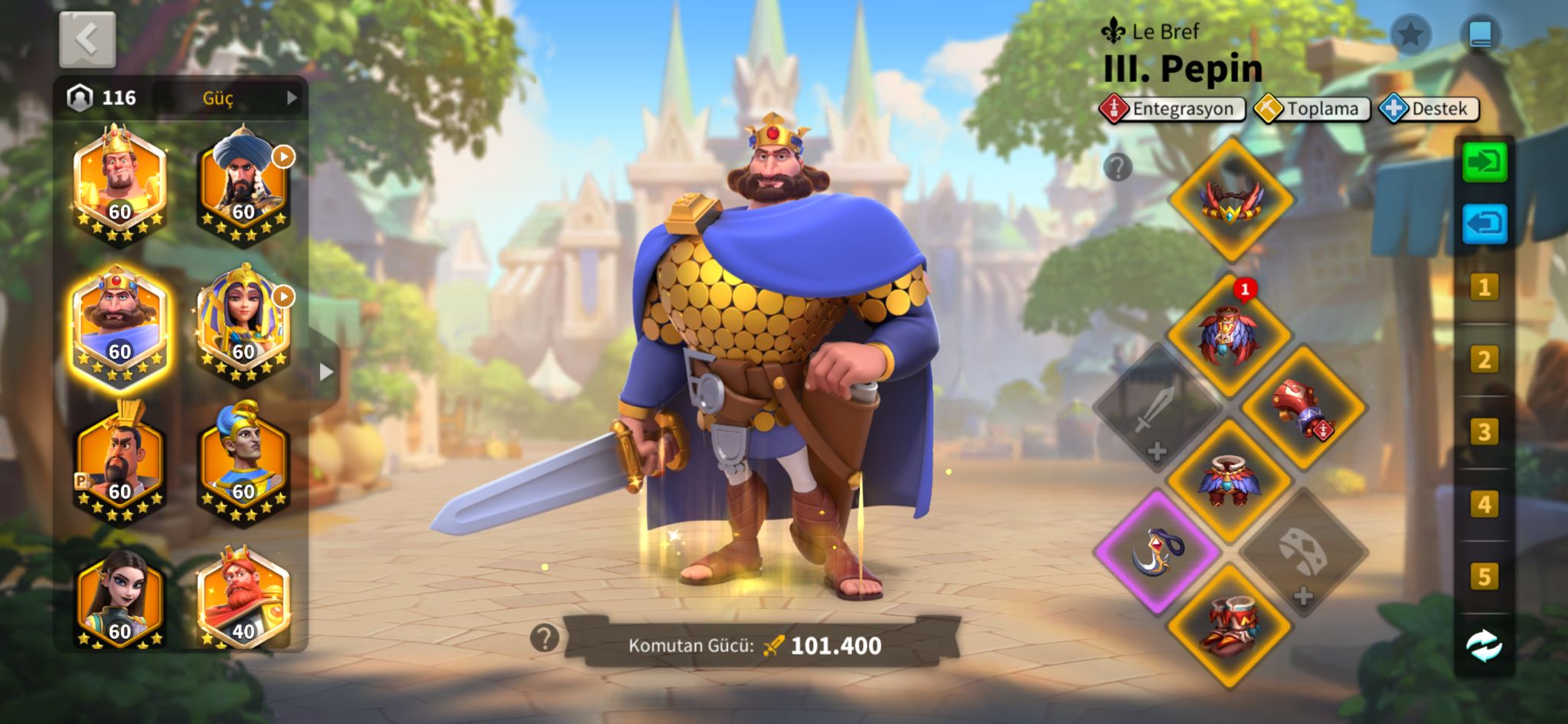Select the purple accessory amulet slot
The height and width of the screenshot is (724, 1568).
point(1157,552)
